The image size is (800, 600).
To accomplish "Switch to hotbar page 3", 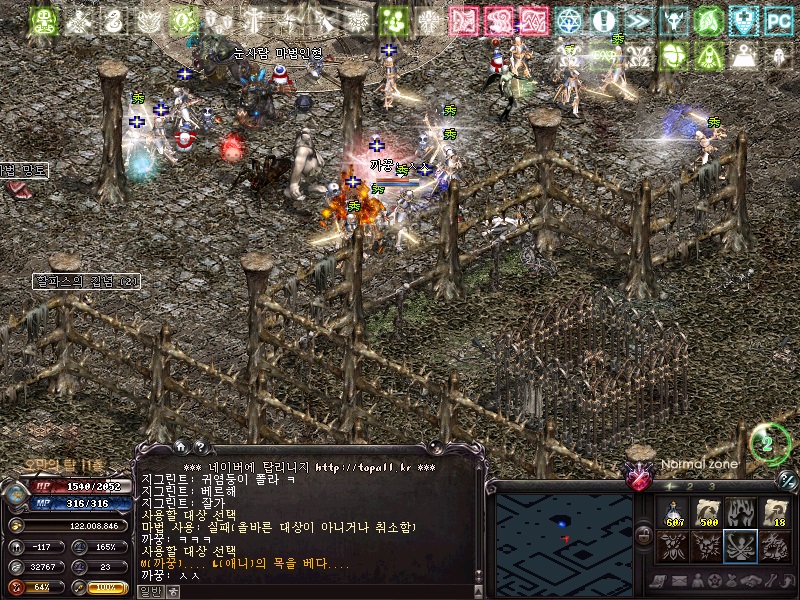I will click(x=713, y=487).
